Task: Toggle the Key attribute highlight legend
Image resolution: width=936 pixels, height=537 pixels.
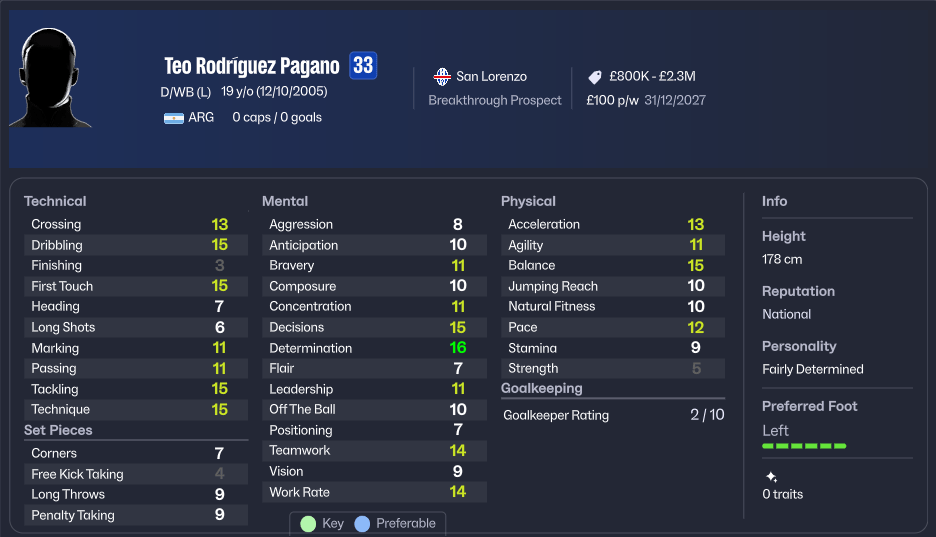Action: tap(322, 523)
